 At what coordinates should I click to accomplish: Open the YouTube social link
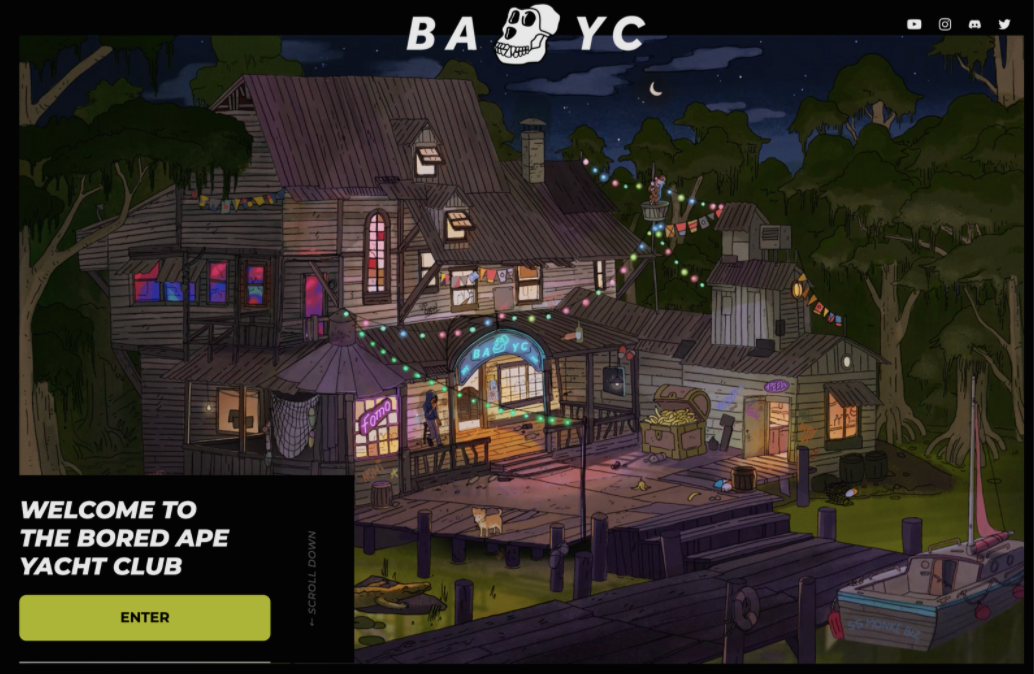914,24
